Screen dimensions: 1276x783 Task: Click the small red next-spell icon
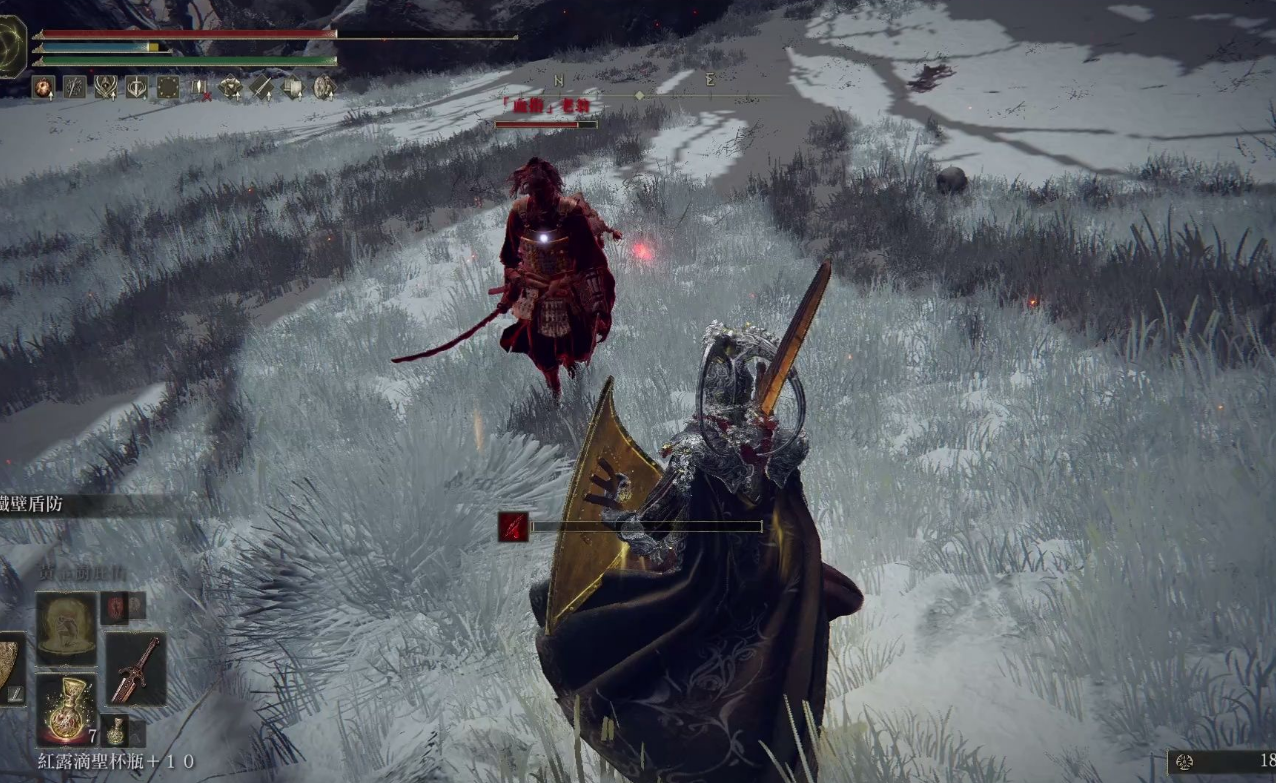pyautogui.click(x=116, y=604)
